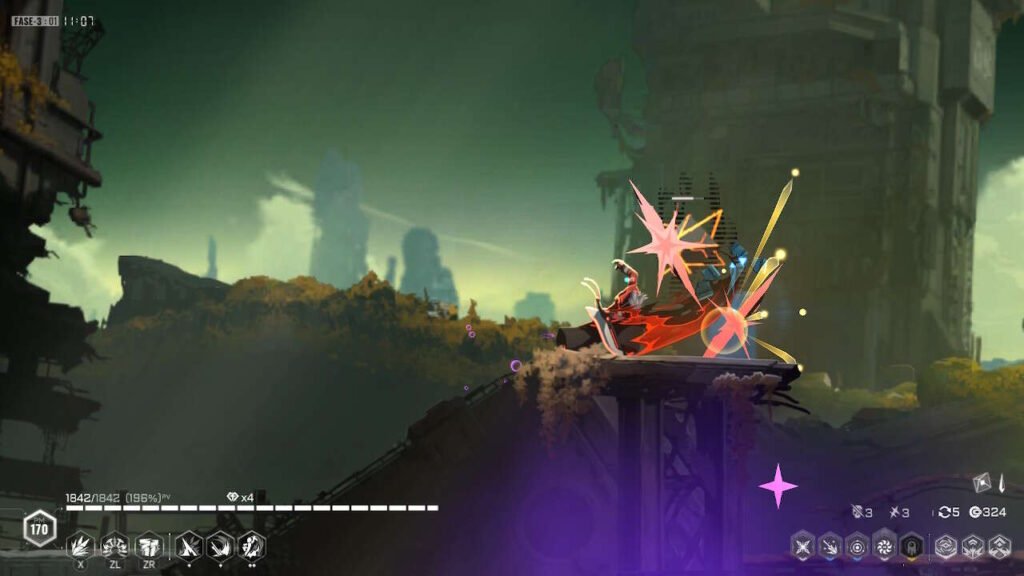1024x576 pixels.
Task: Choose the falling meteor perk icon
Action: click(830, 546)
